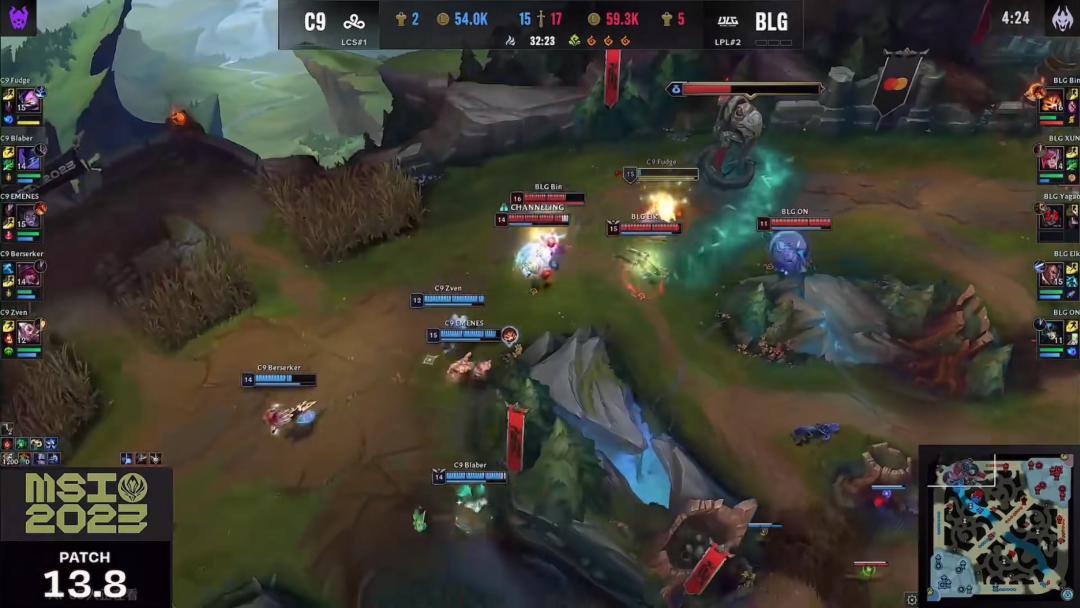The height and width of the screenshot is (608, 1080).
Task: Select BLG Bin's champion portrait
Action: click(x=1052, y=101)
